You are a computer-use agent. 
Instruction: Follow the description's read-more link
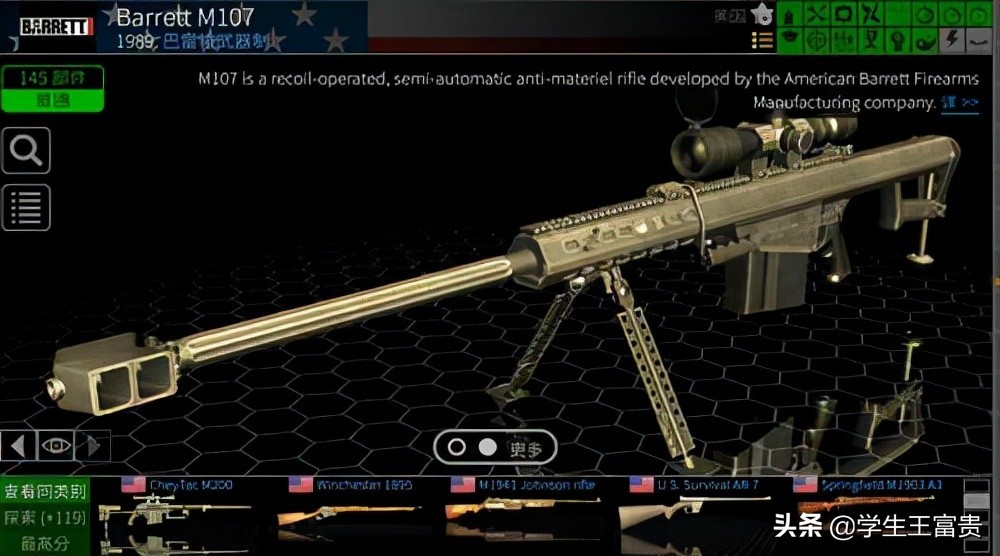tap(959, 103)
